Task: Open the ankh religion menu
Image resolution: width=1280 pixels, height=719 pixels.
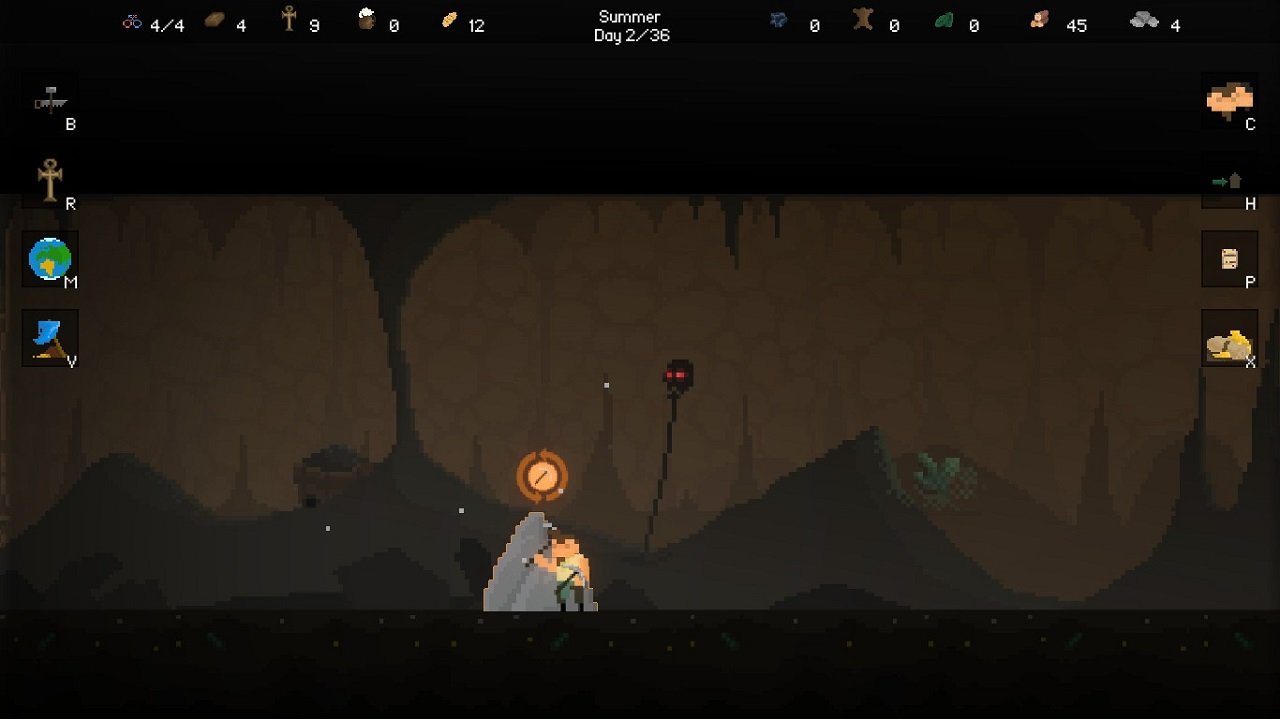Action: pos(50,181)
